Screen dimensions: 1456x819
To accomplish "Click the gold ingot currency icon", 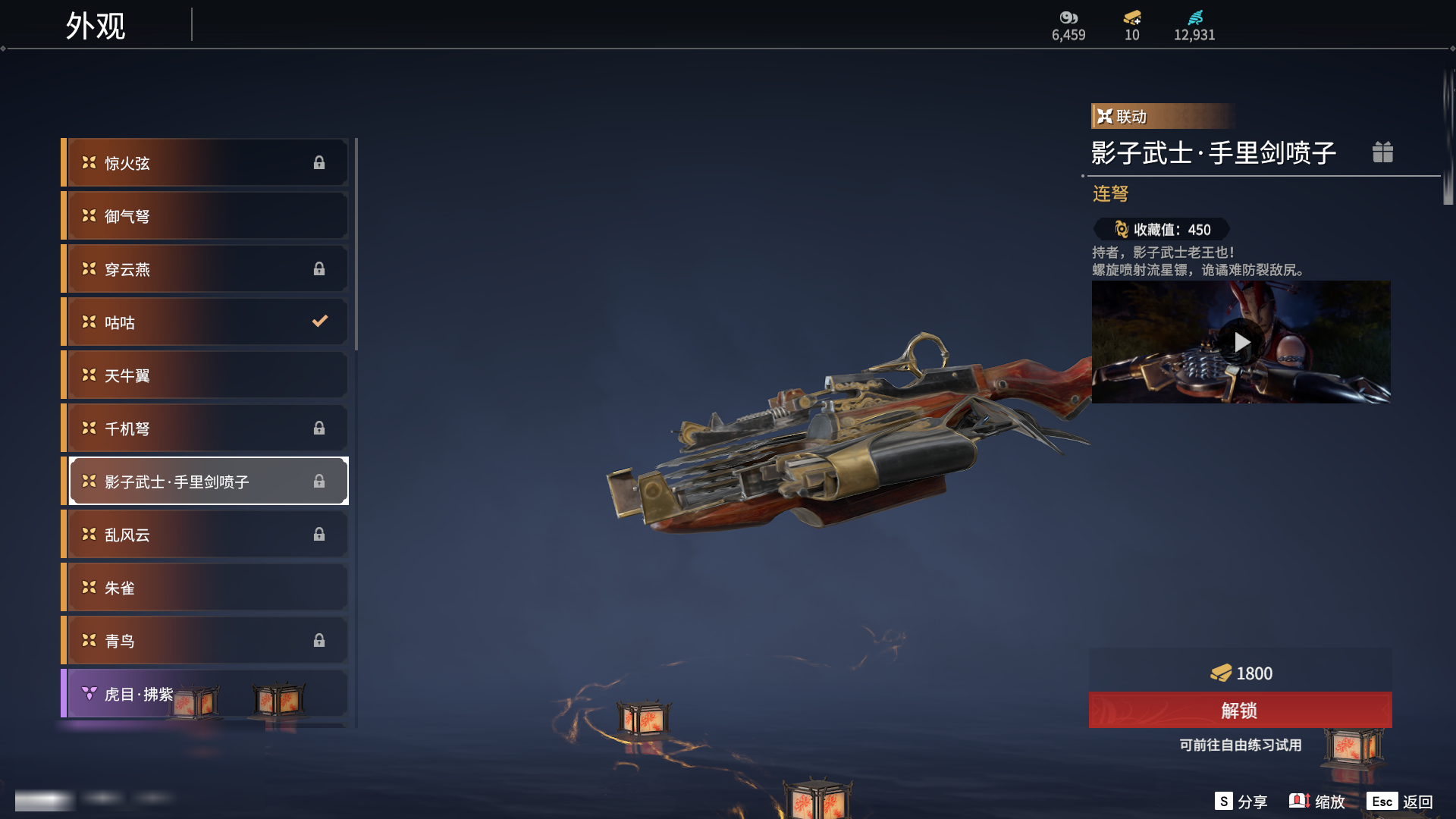I will click(1132, 17).
